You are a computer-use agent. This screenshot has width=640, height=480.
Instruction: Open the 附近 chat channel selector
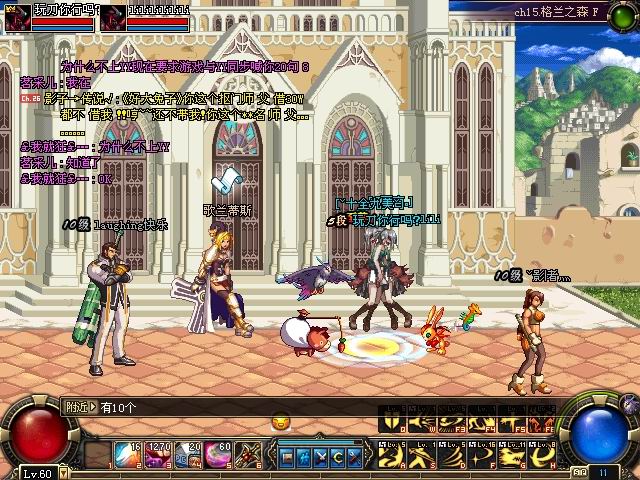[80, 407]
